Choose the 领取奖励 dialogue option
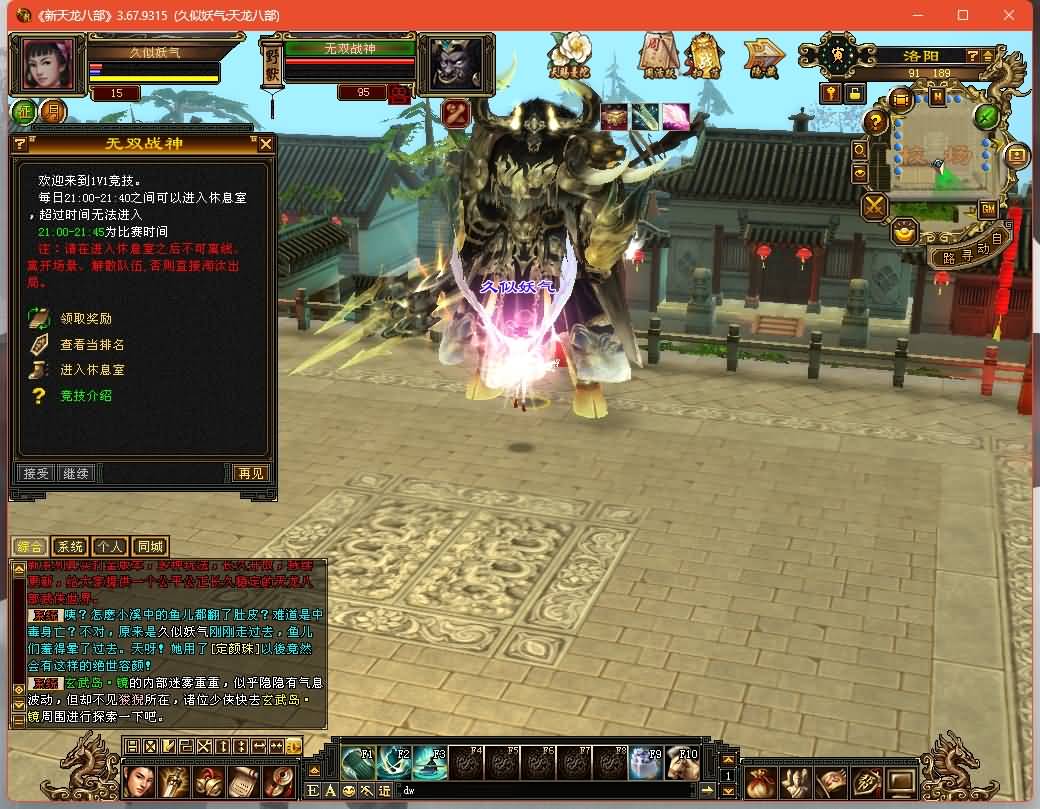Viewport: 1040px width, 809px height. point(86,319)
